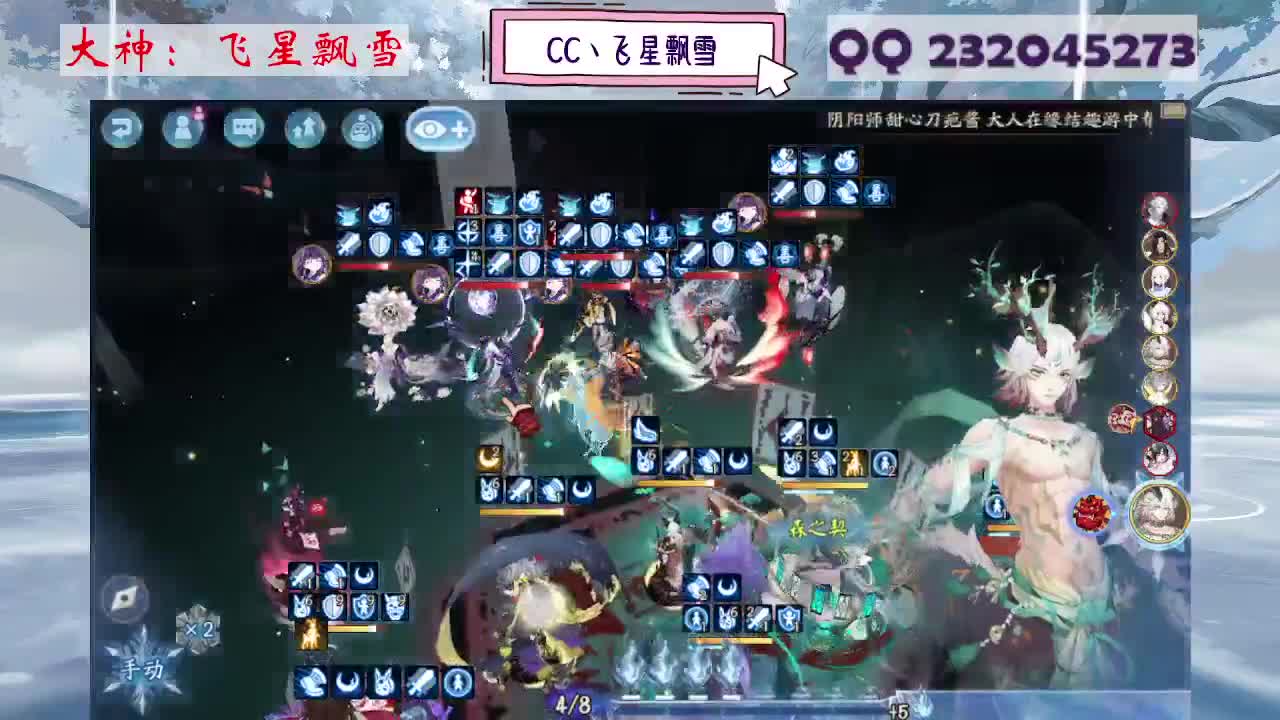
Task: Open the daruma shop icon
Action: [364, 130]
